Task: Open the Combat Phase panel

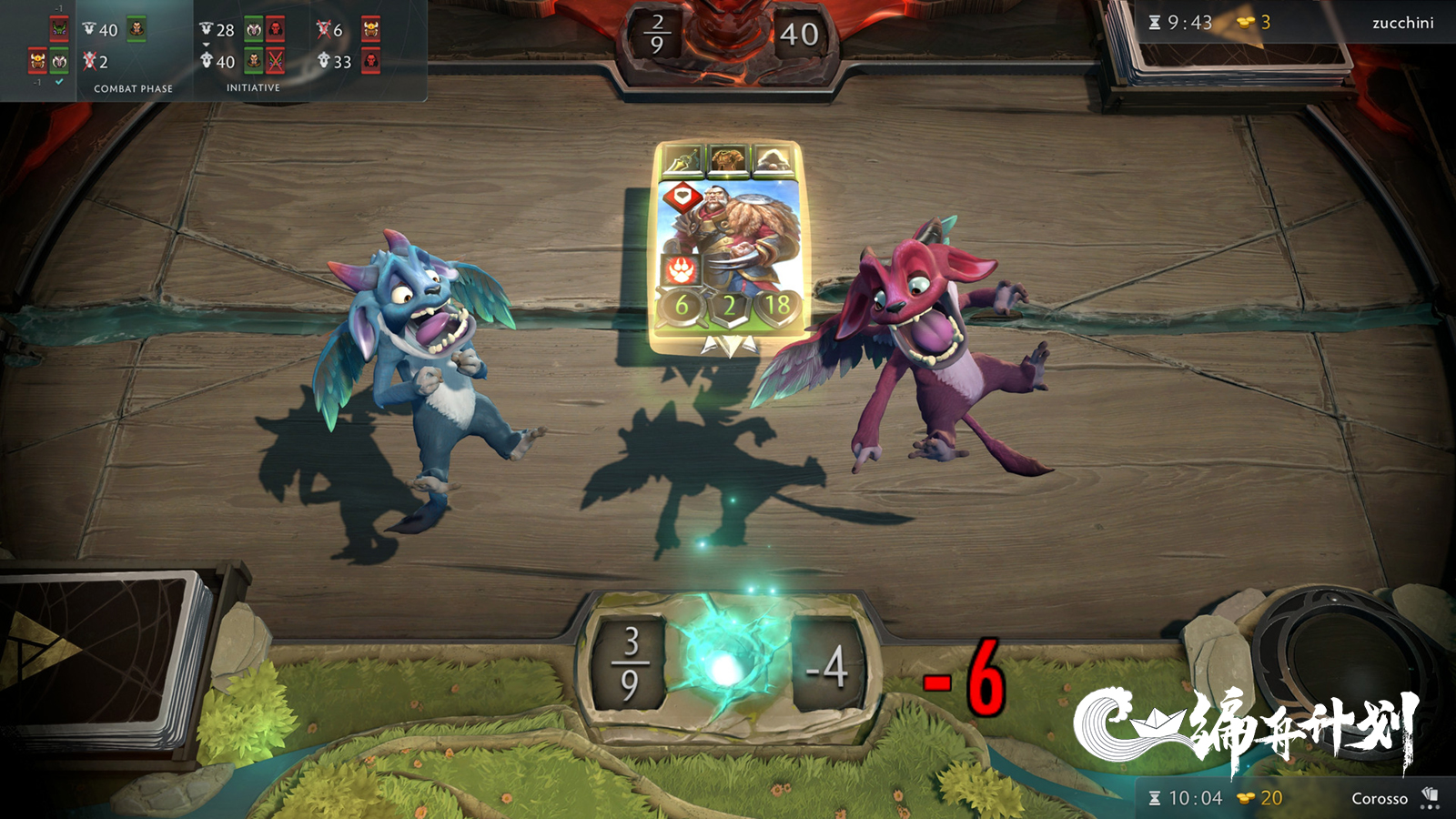Action: pos(132,88)
